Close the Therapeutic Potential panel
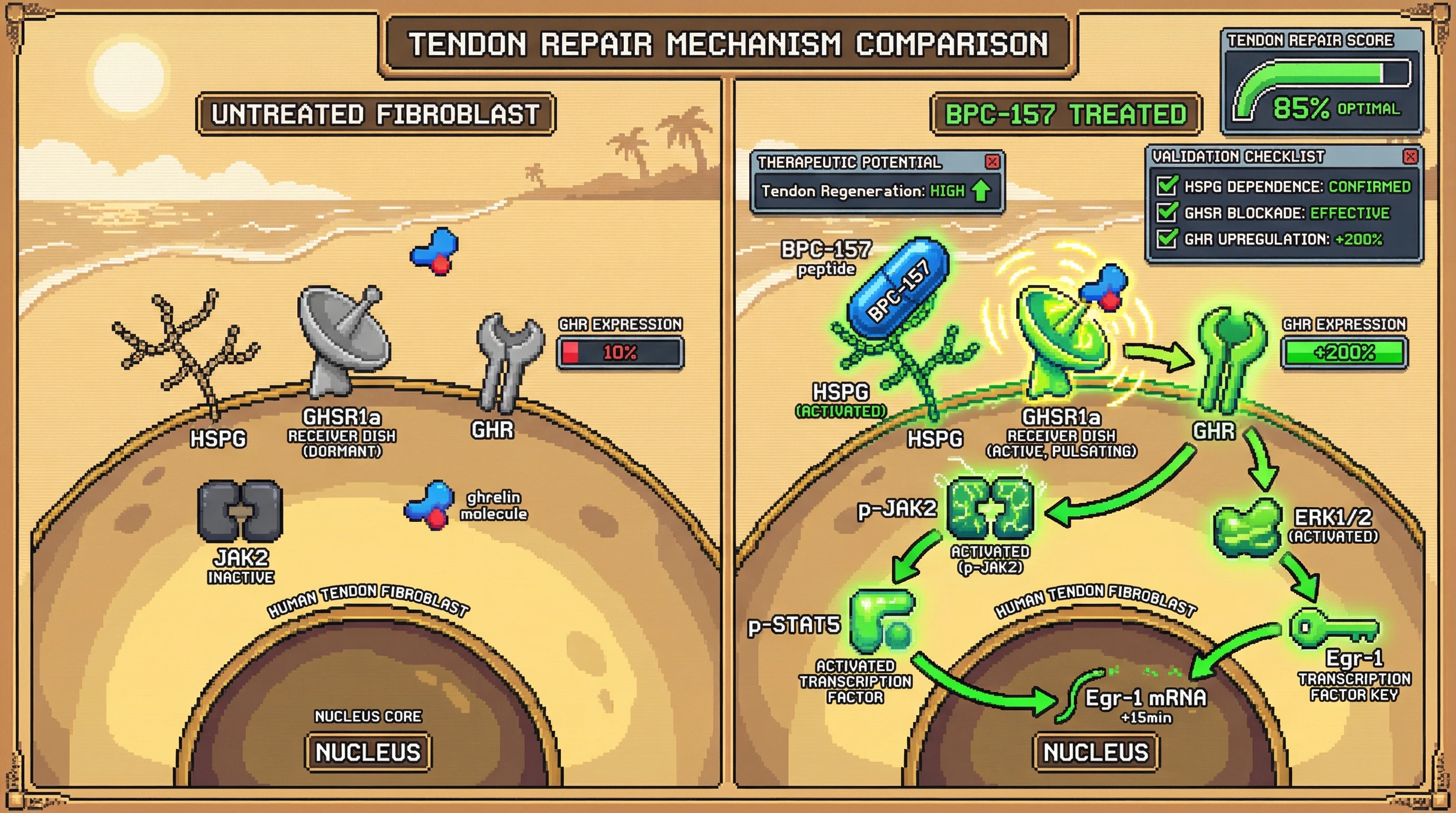 pyautogui.click(x=992, y=162)
